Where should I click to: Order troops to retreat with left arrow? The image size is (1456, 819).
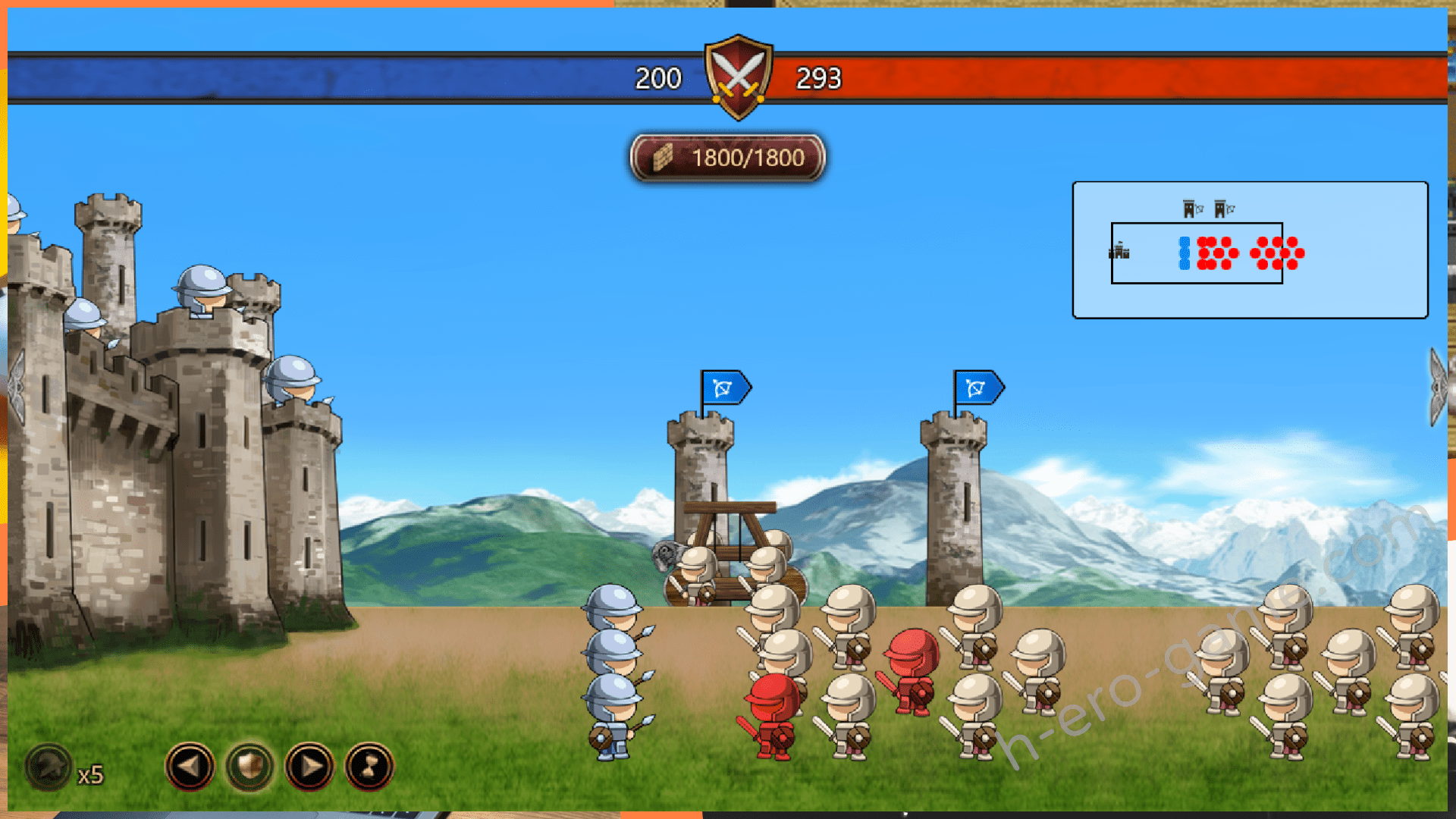point(190,767)
